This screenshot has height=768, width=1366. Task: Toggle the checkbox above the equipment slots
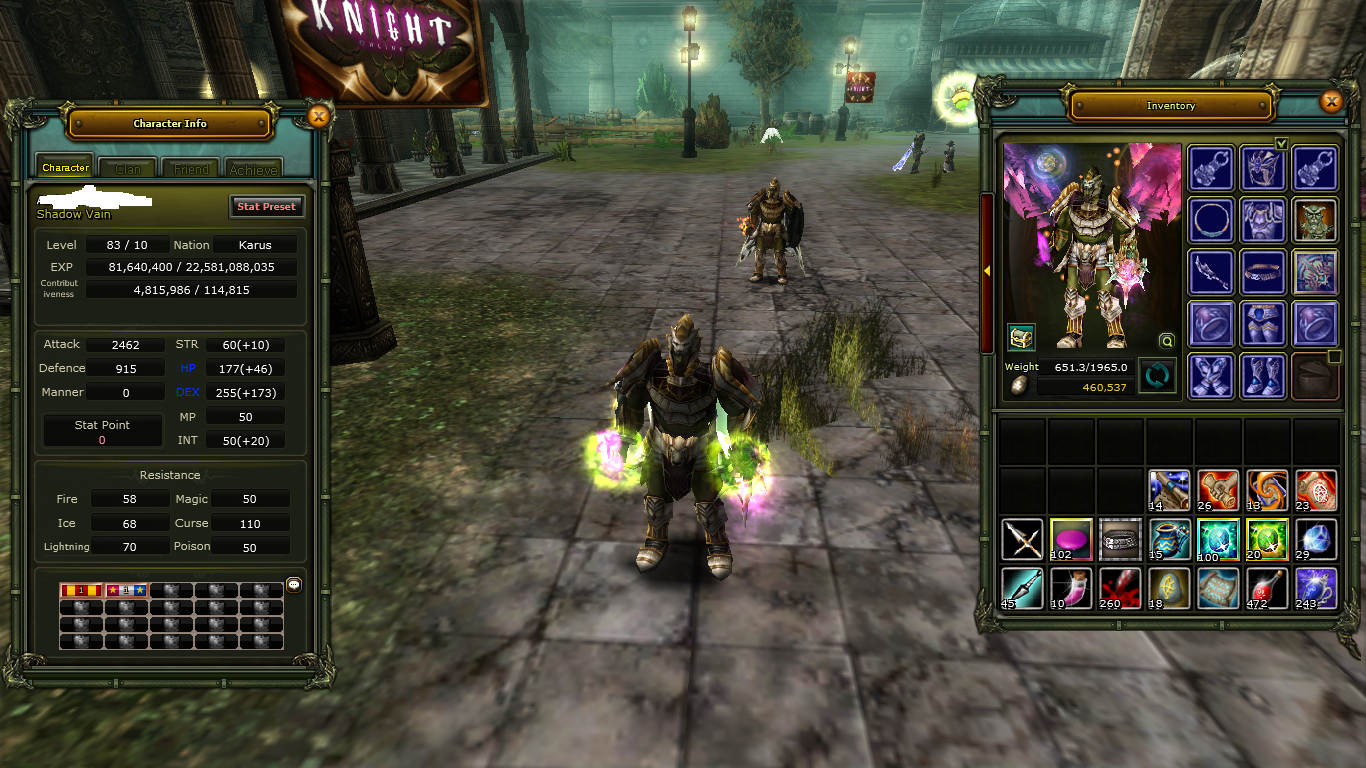1282,143
